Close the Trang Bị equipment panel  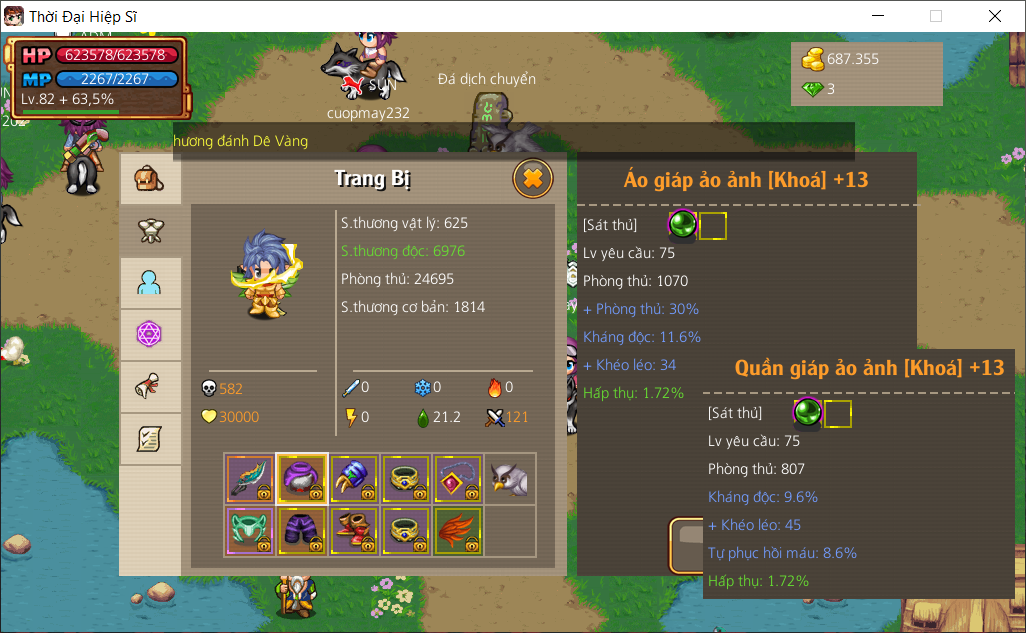(x=533, y=178)
